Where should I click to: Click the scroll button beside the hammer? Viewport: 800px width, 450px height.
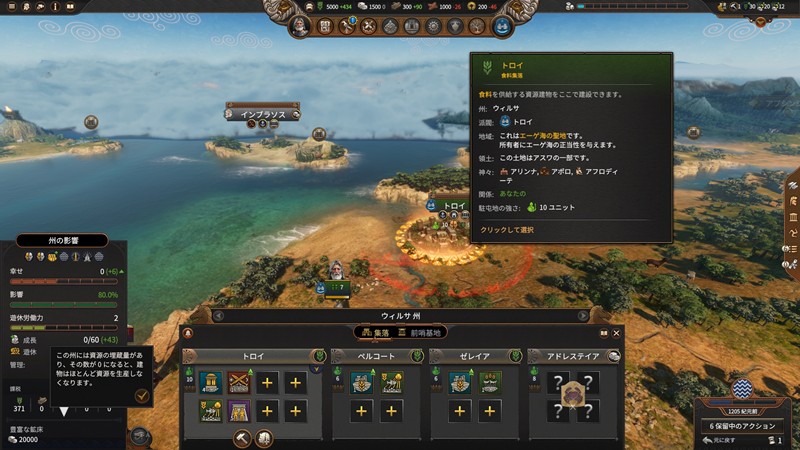265,437
